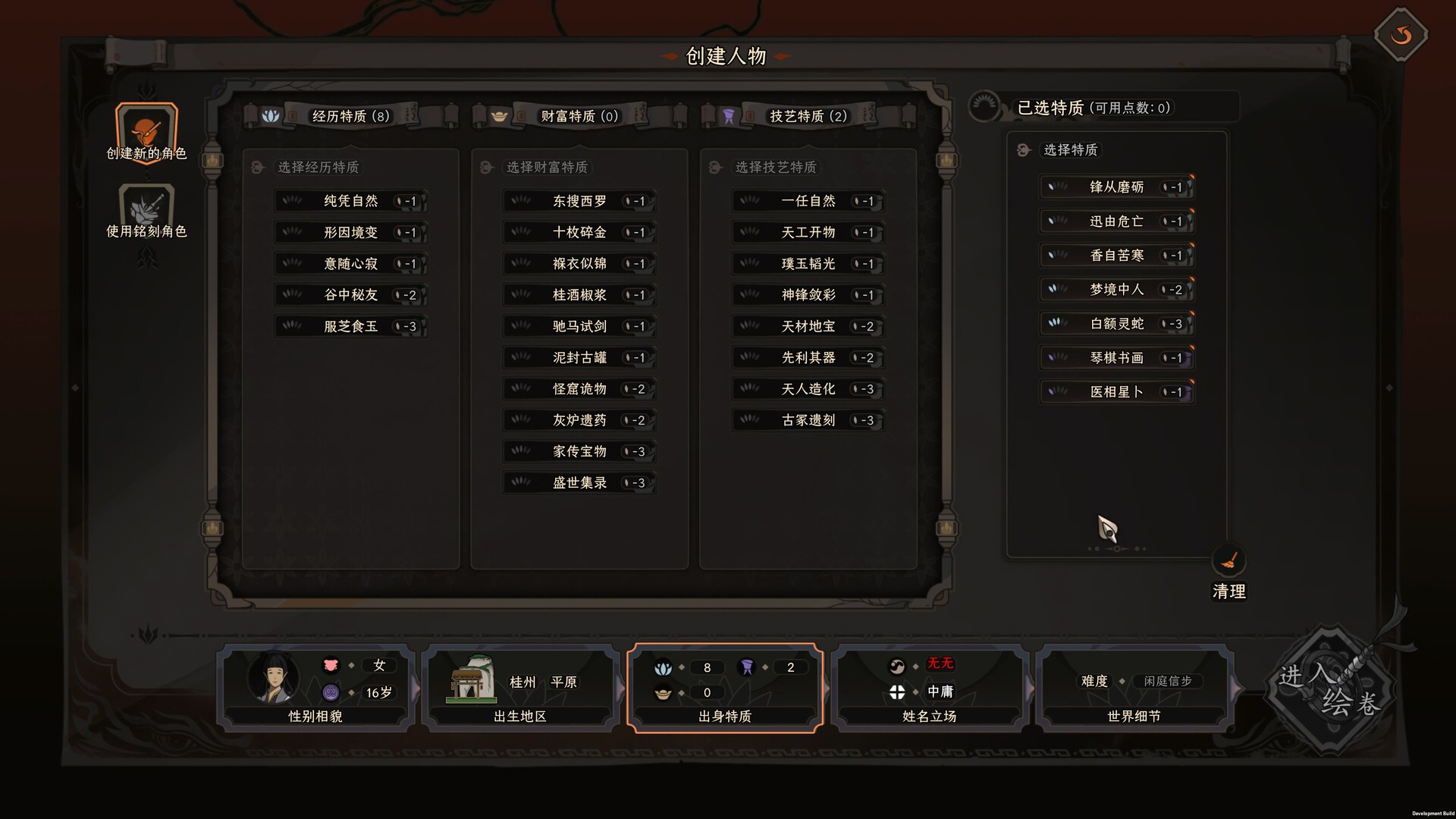Toggle the 纯凭自然 experience trait
The width and height of the screenshot is (1456, 819).
(350, 201)
